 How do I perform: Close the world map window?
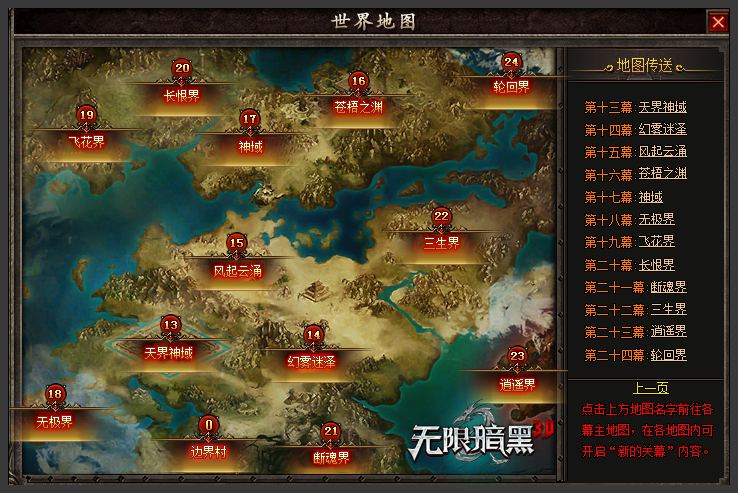pos(717,21)
